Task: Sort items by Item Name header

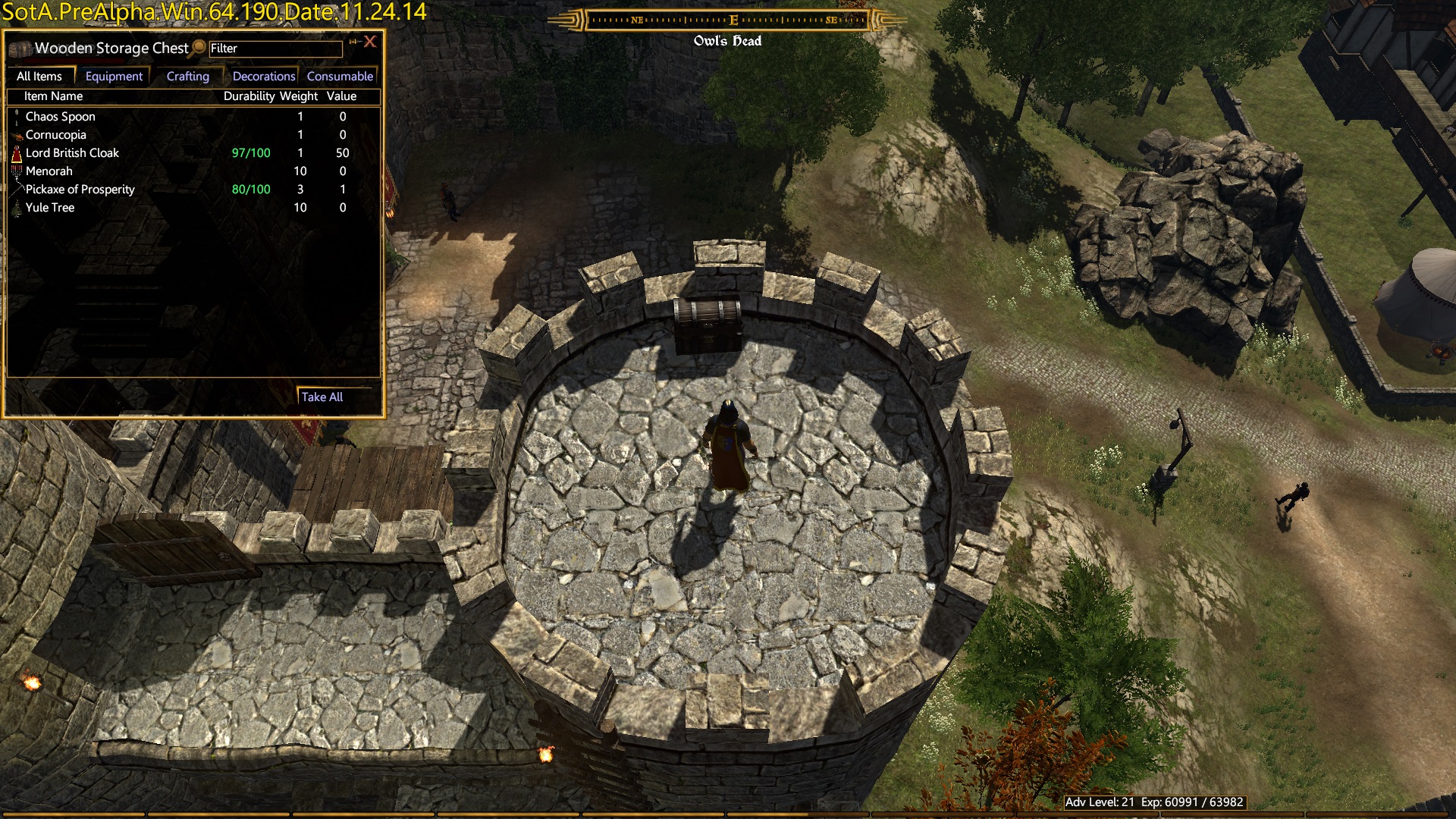Action: pyautogui.click(x=53, y=96)
